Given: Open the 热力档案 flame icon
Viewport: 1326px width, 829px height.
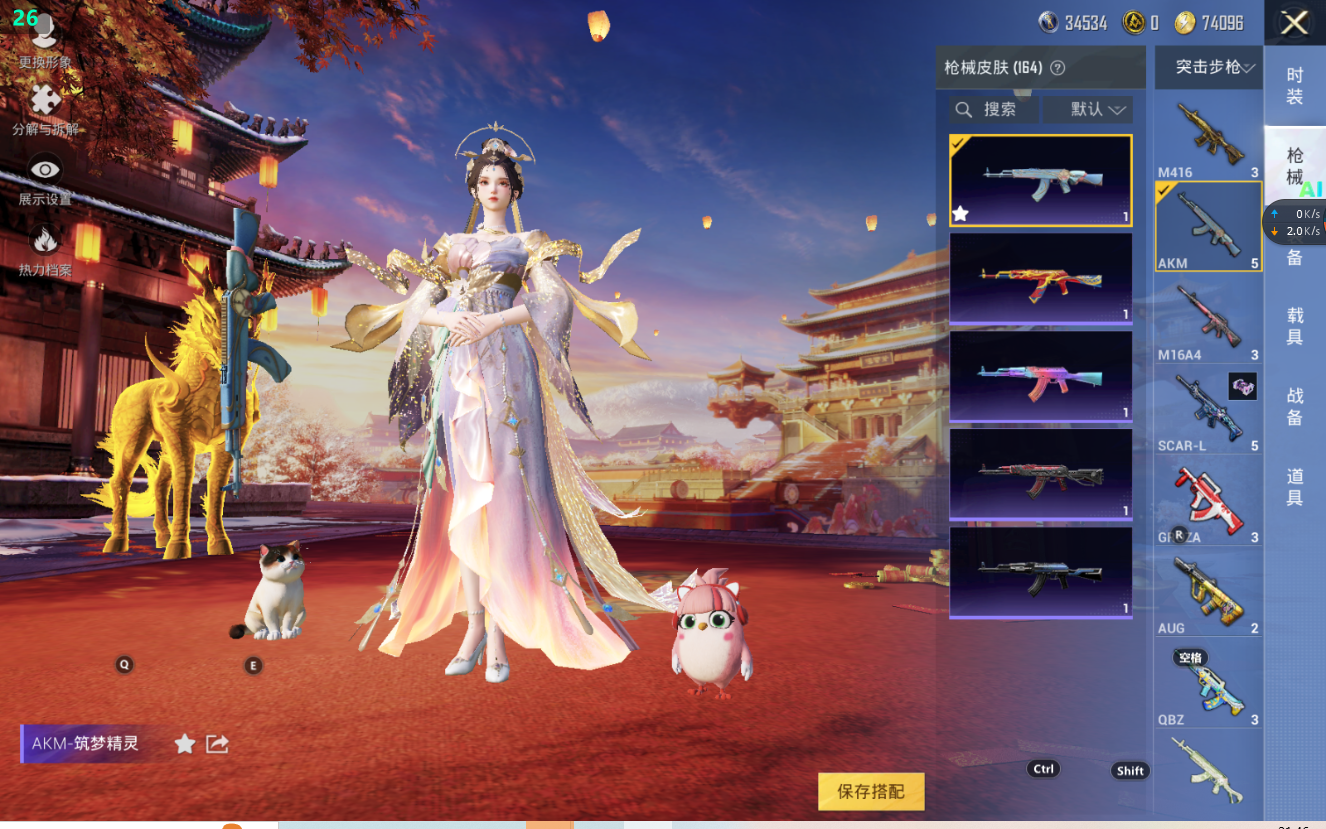Looking at the screenshot, I should coord(45,248).
